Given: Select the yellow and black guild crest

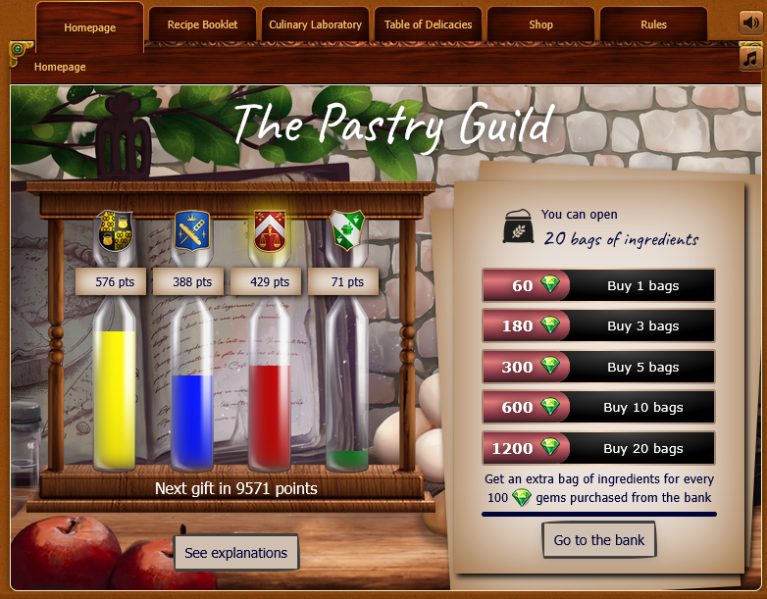Looking at the screenshot, I should (112, 232).
